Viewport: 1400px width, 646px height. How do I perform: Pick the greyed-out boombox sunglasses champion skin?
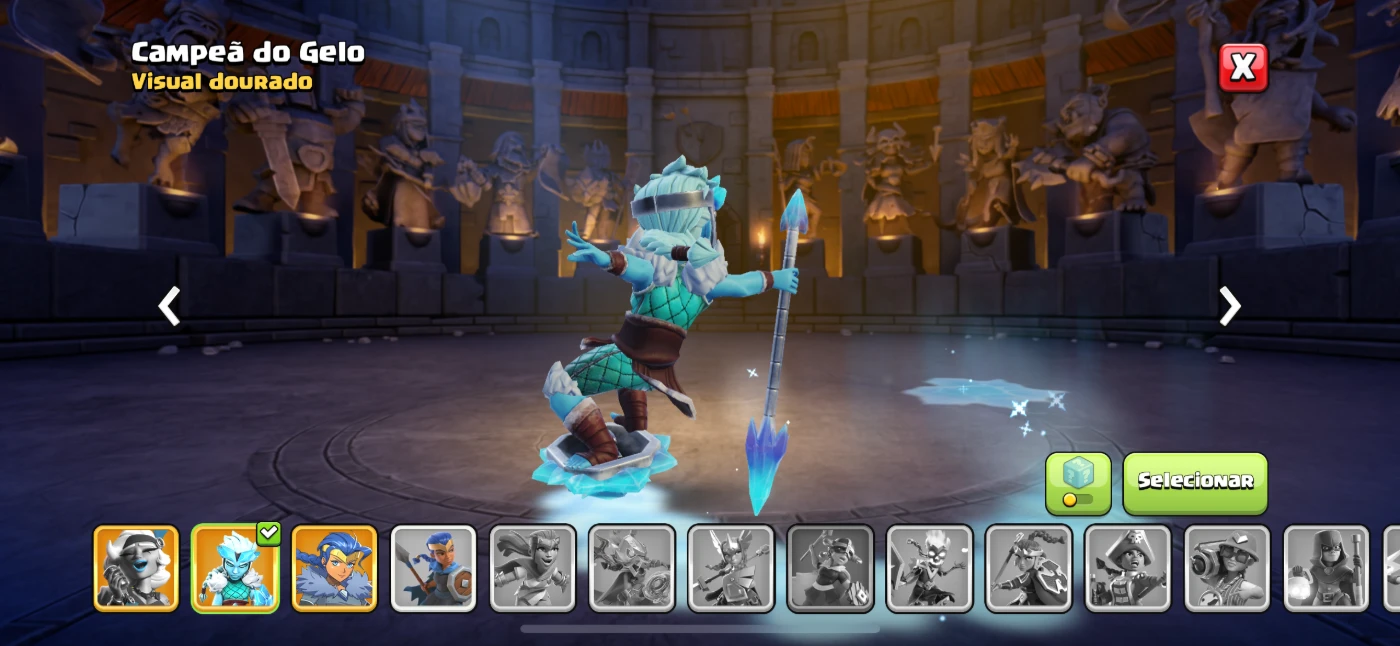(x=1227, y=567)
